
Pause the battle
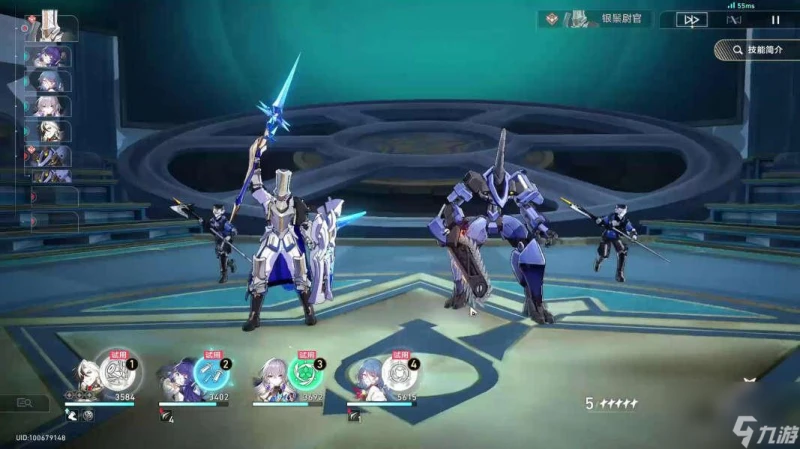[774, 19]
